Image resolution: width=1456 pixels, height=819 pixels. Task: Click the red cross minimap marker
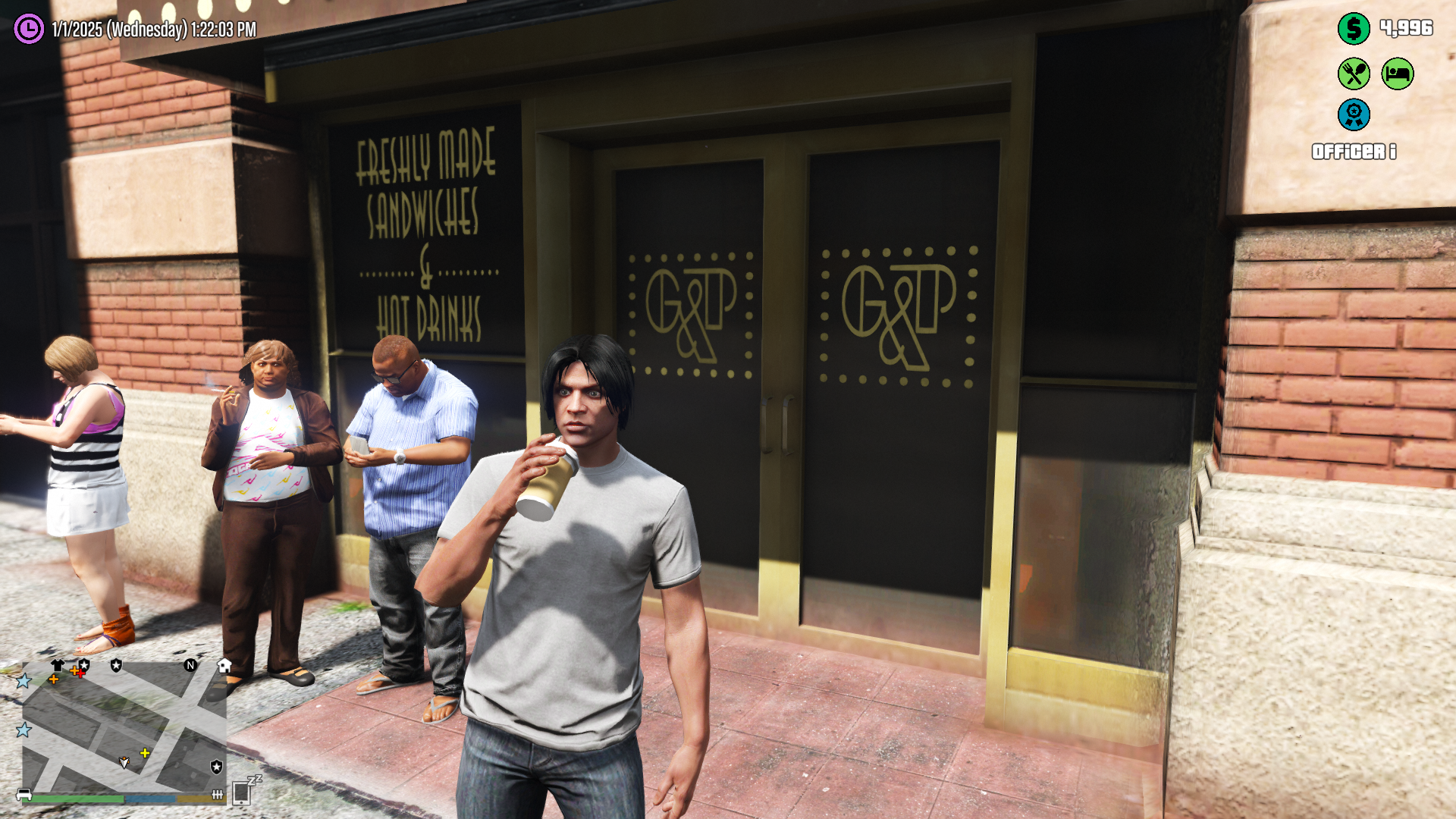coord(80,673)
